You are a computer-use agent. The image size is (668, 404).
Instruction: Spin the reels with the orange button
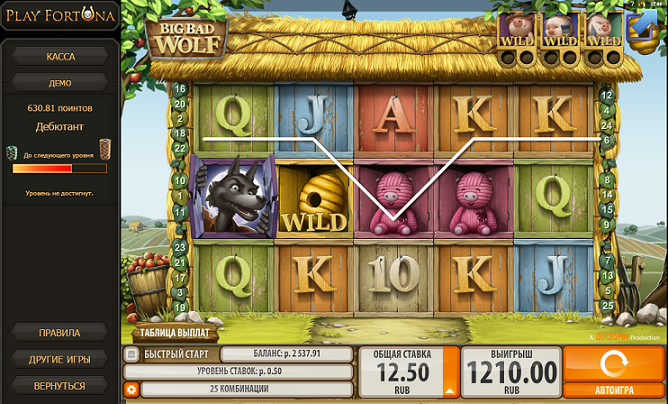[612, 363]
